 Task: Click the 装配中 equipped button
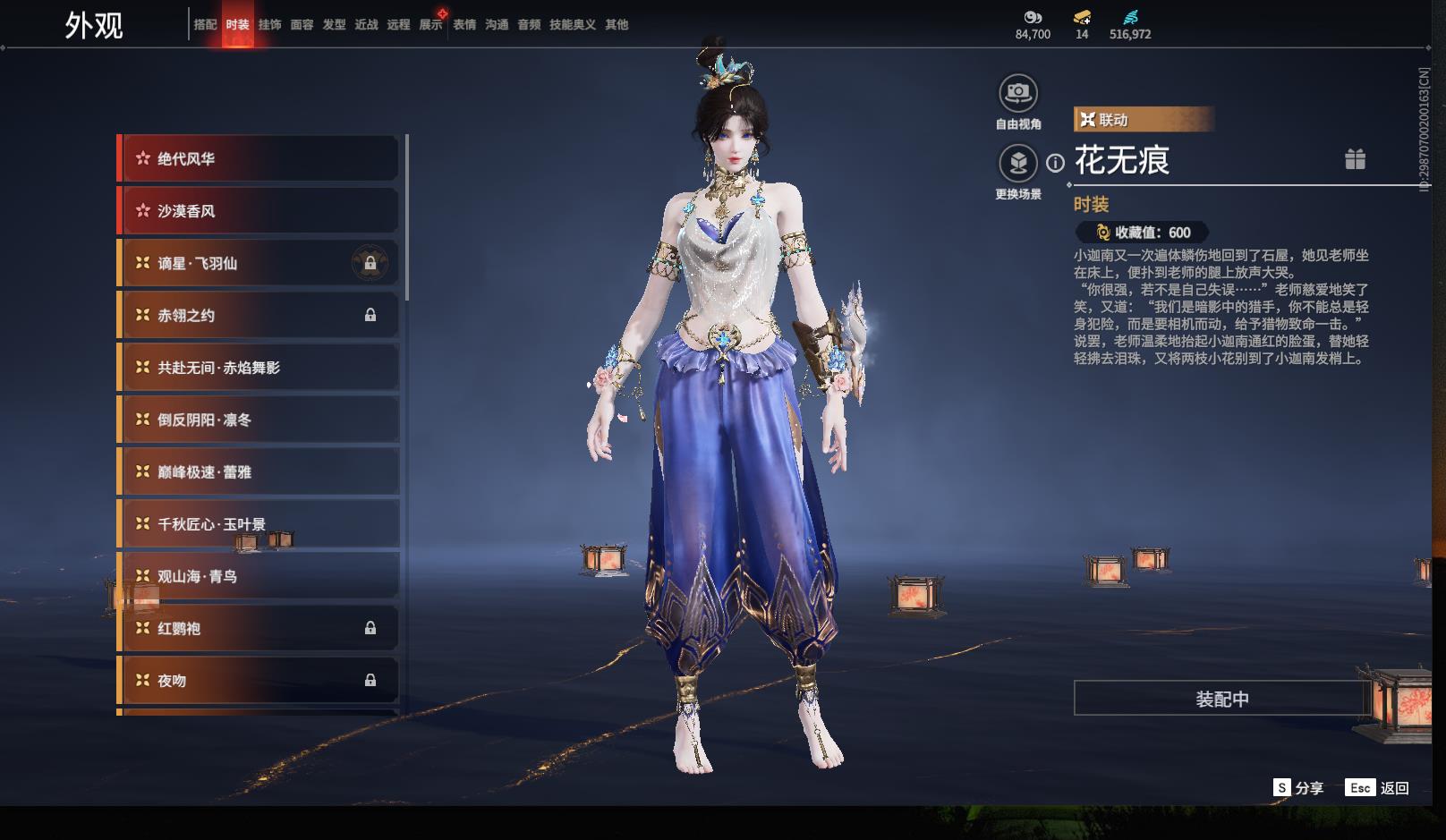(1221, 699)
